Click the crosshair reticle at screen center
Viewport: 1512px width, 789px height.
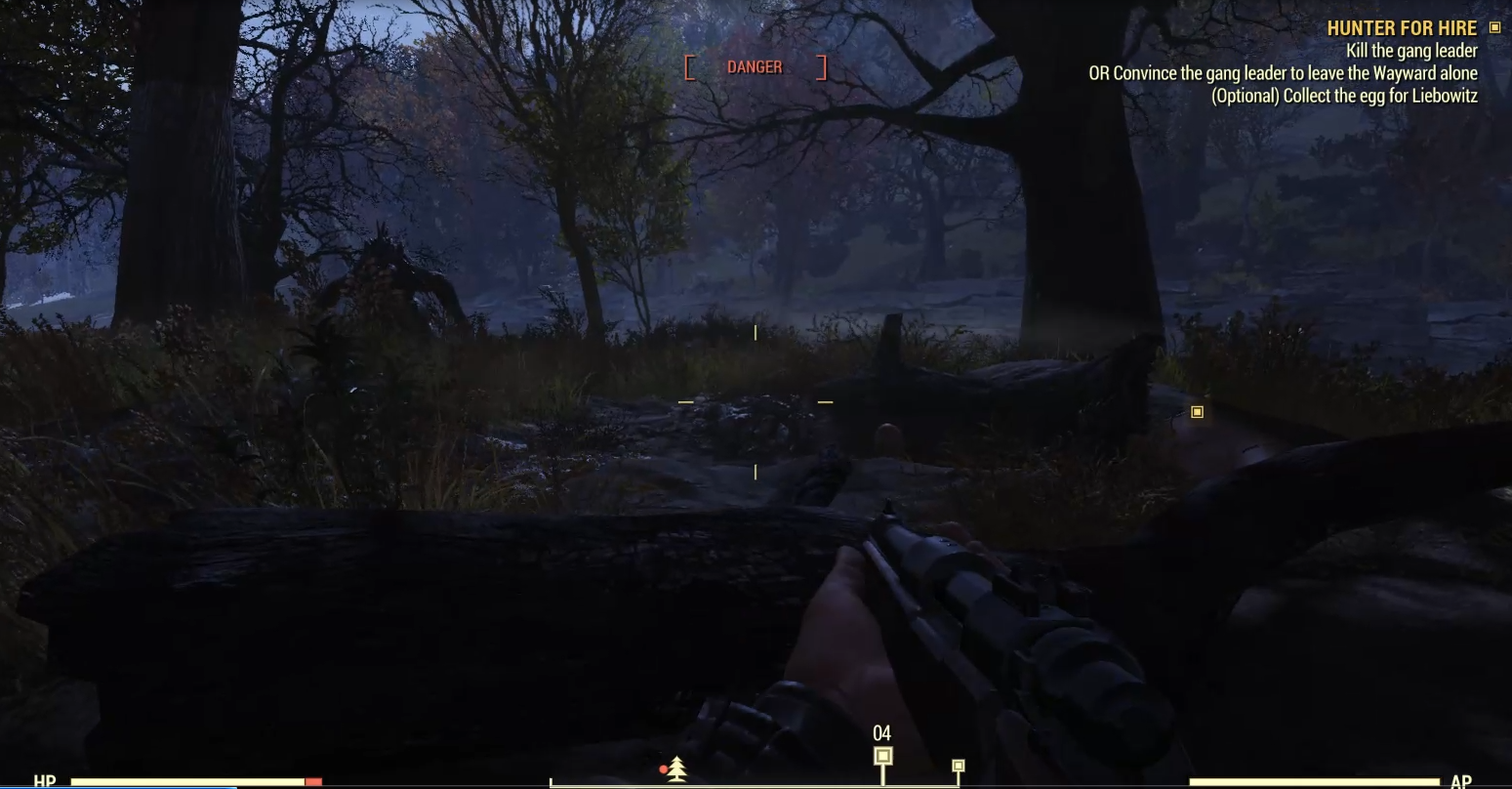(x=756, y=400)
